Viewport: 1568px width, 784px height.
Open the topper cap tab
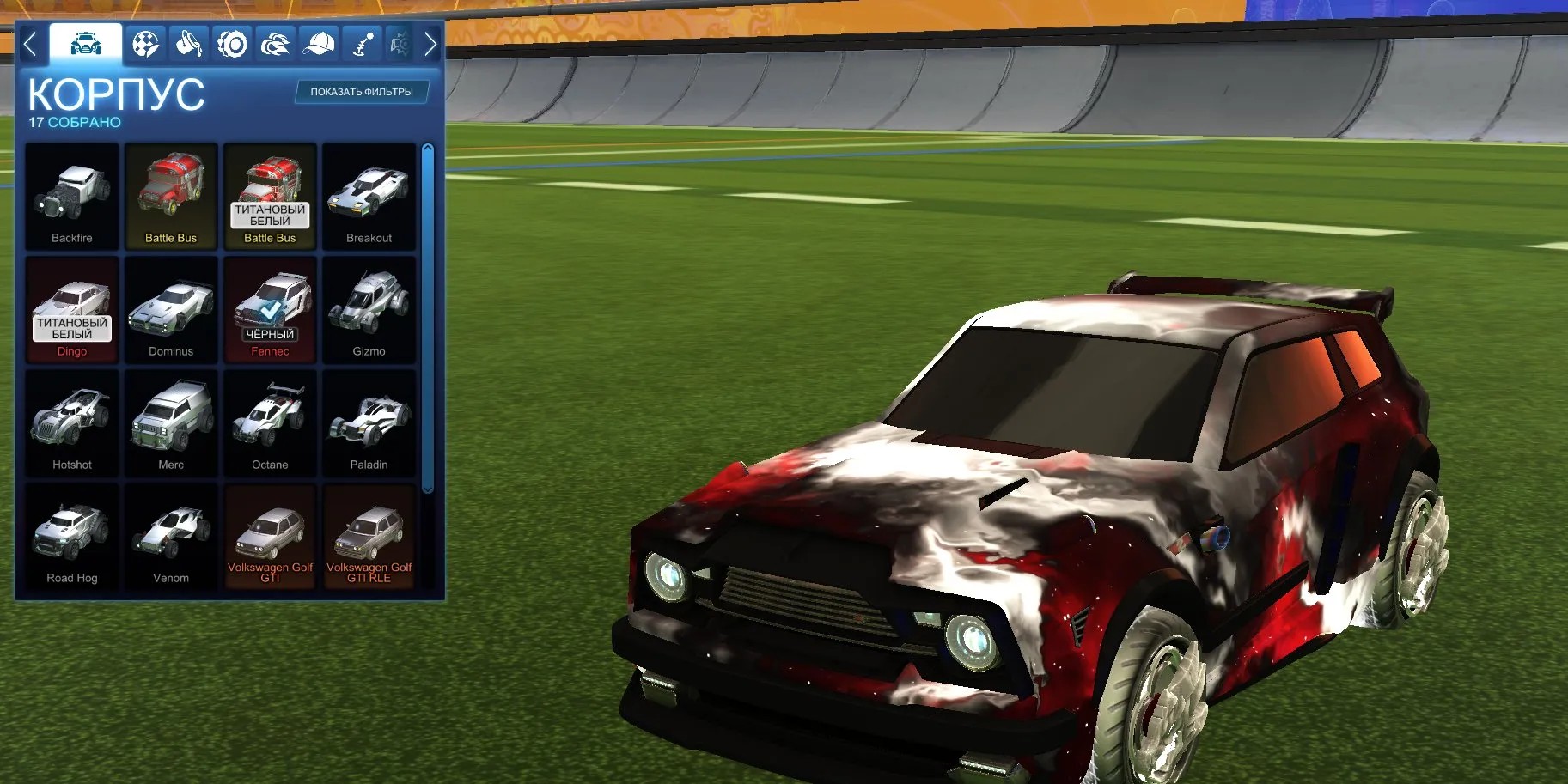pyautogui.click(x=318, y=42)
